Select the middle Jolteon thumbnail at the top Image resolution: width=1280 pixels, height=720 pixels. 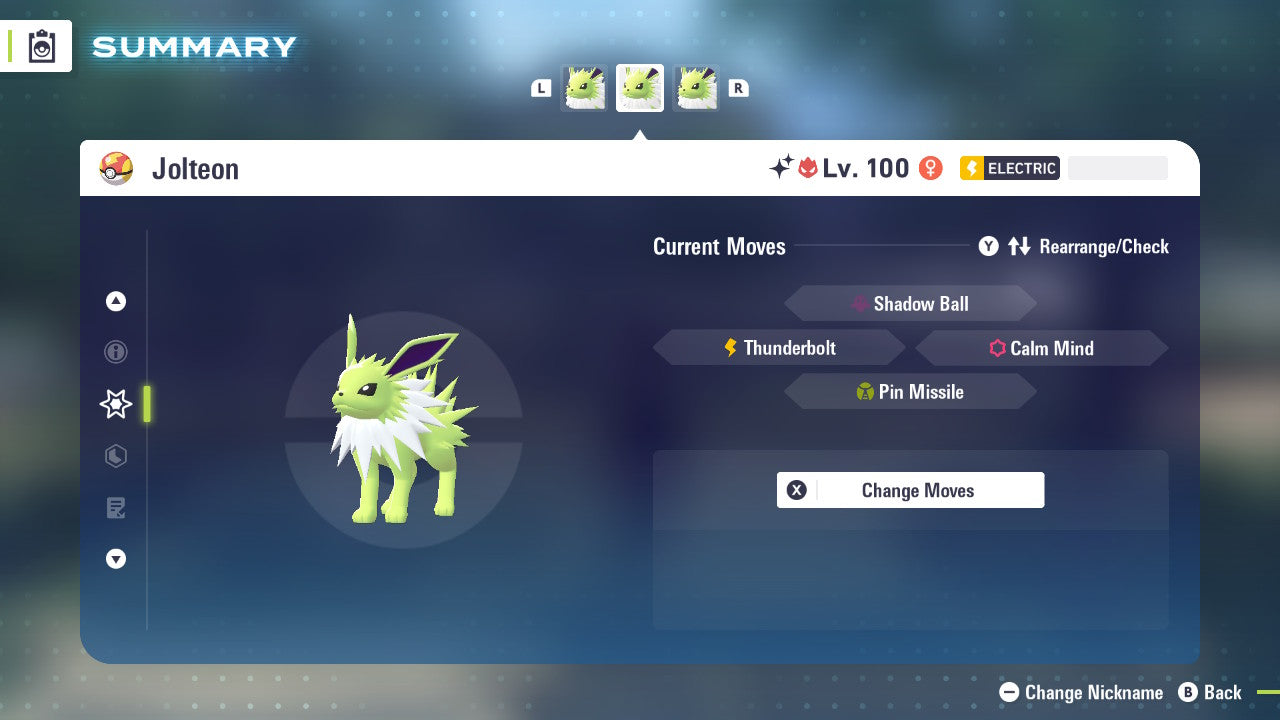point(640,87)
